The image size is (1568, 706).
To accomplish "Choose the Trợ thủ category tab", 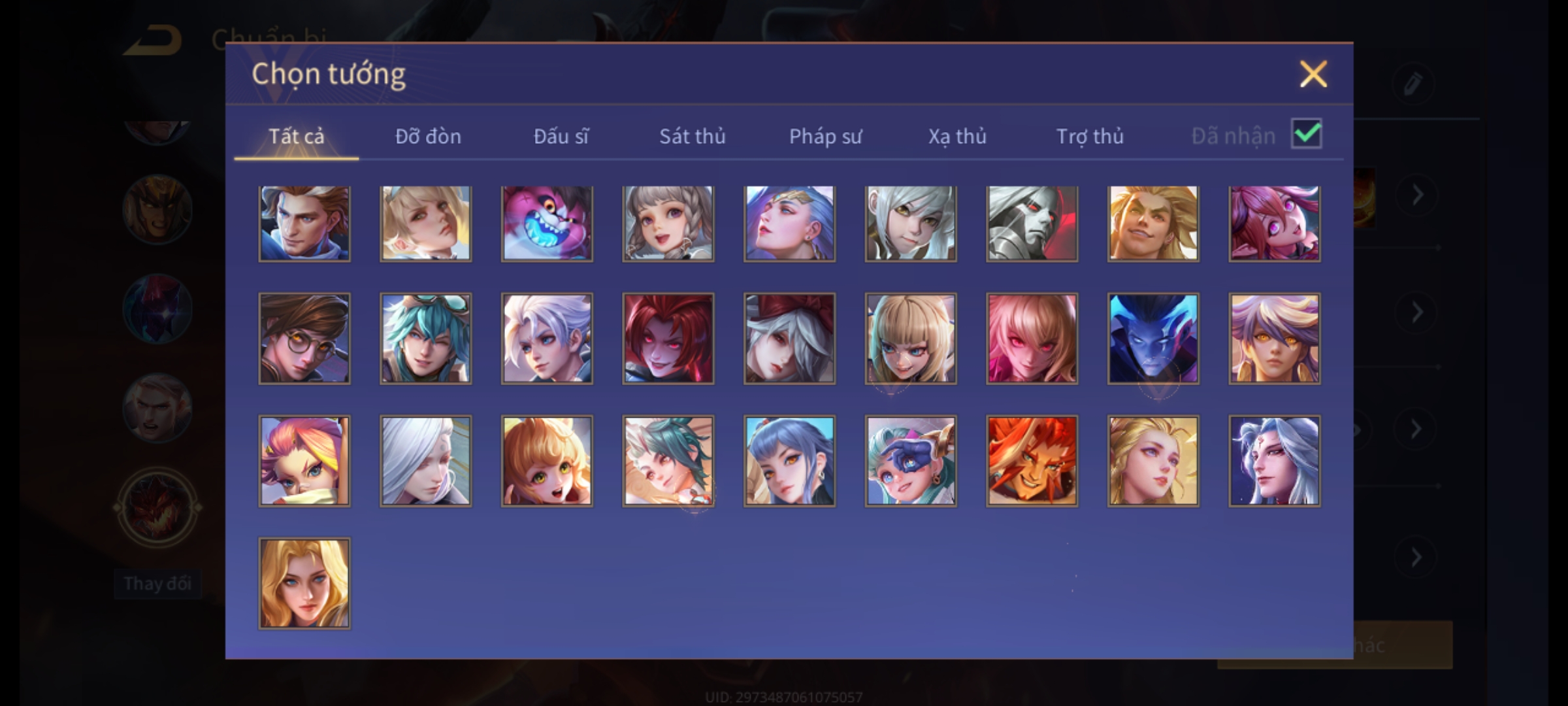I will tap(1090, 136).
